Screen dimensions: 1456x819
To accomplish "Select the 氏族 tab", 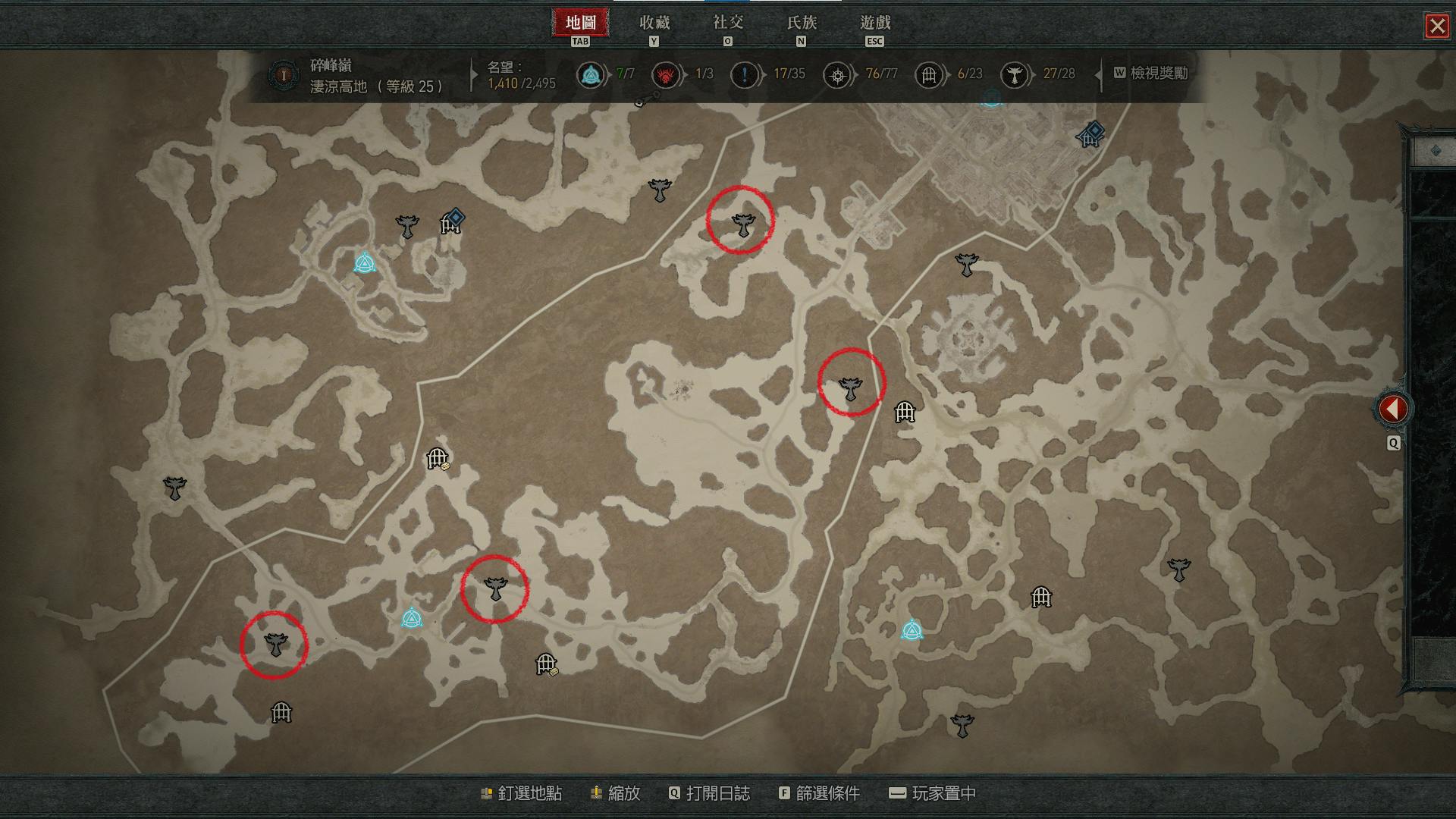I will point(801,24).
